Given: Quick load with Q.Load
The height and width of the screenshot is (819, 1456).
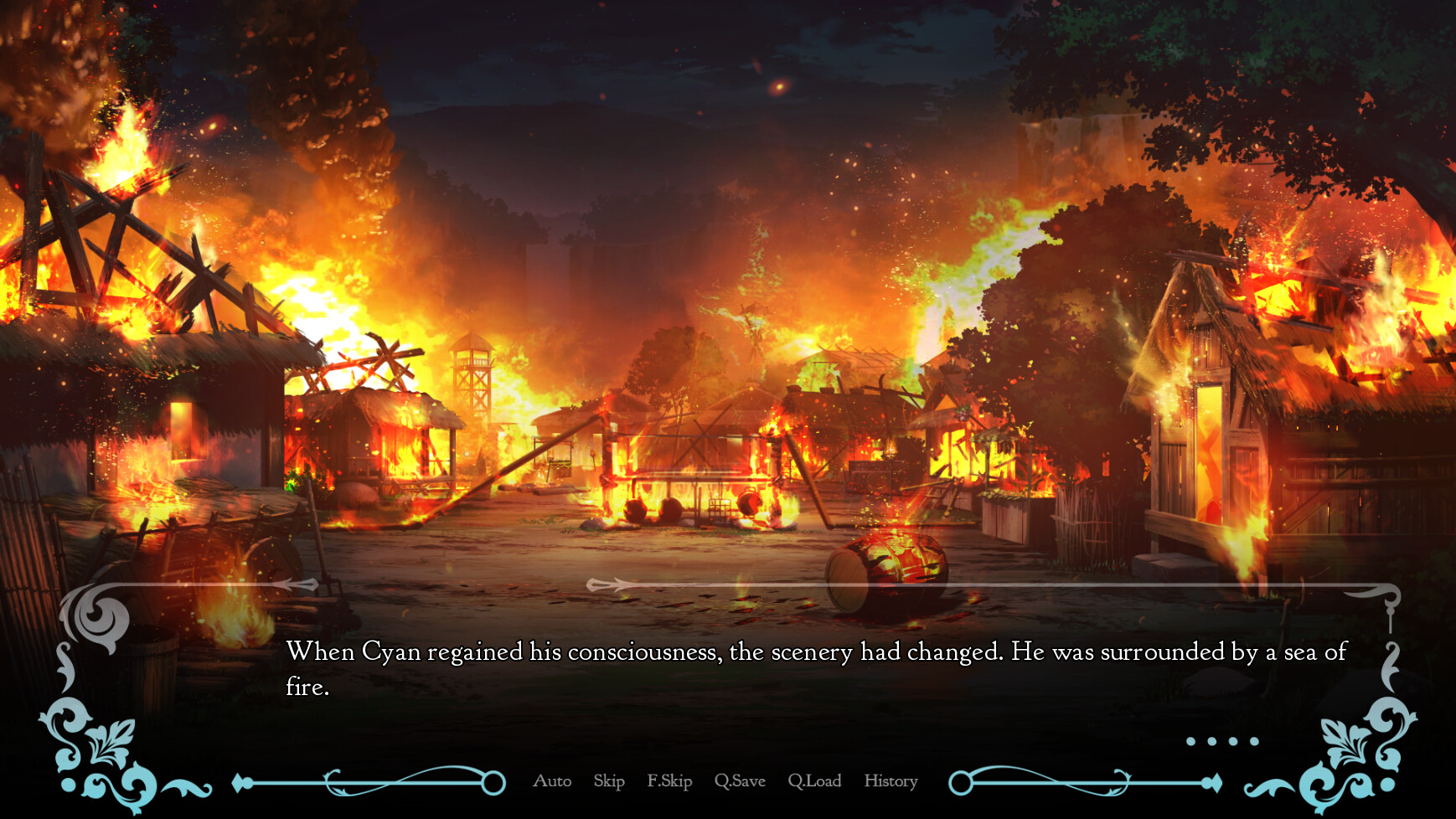Looking at the screenshot, I should click(x=814, y=780).
